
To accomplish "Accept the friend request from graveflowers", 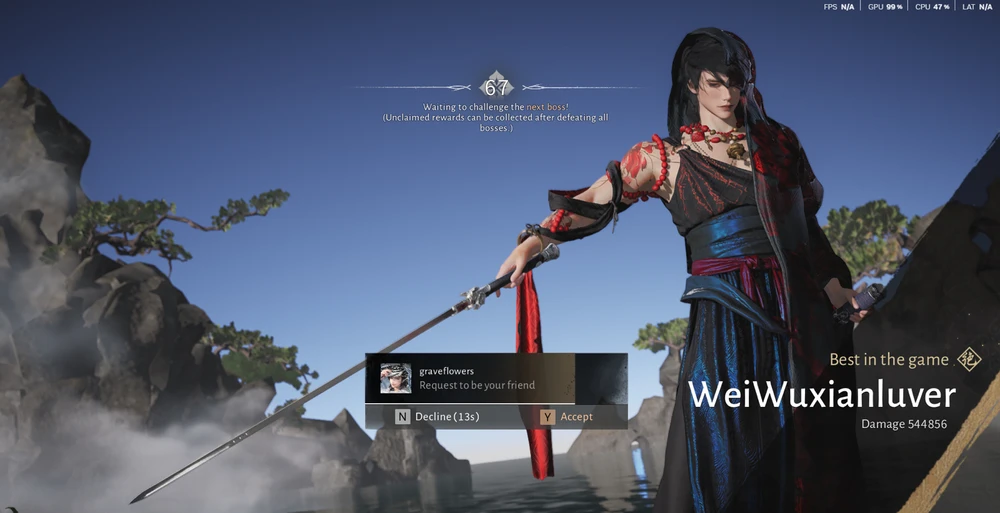I will pyautogui.click(x=567, y=416).
